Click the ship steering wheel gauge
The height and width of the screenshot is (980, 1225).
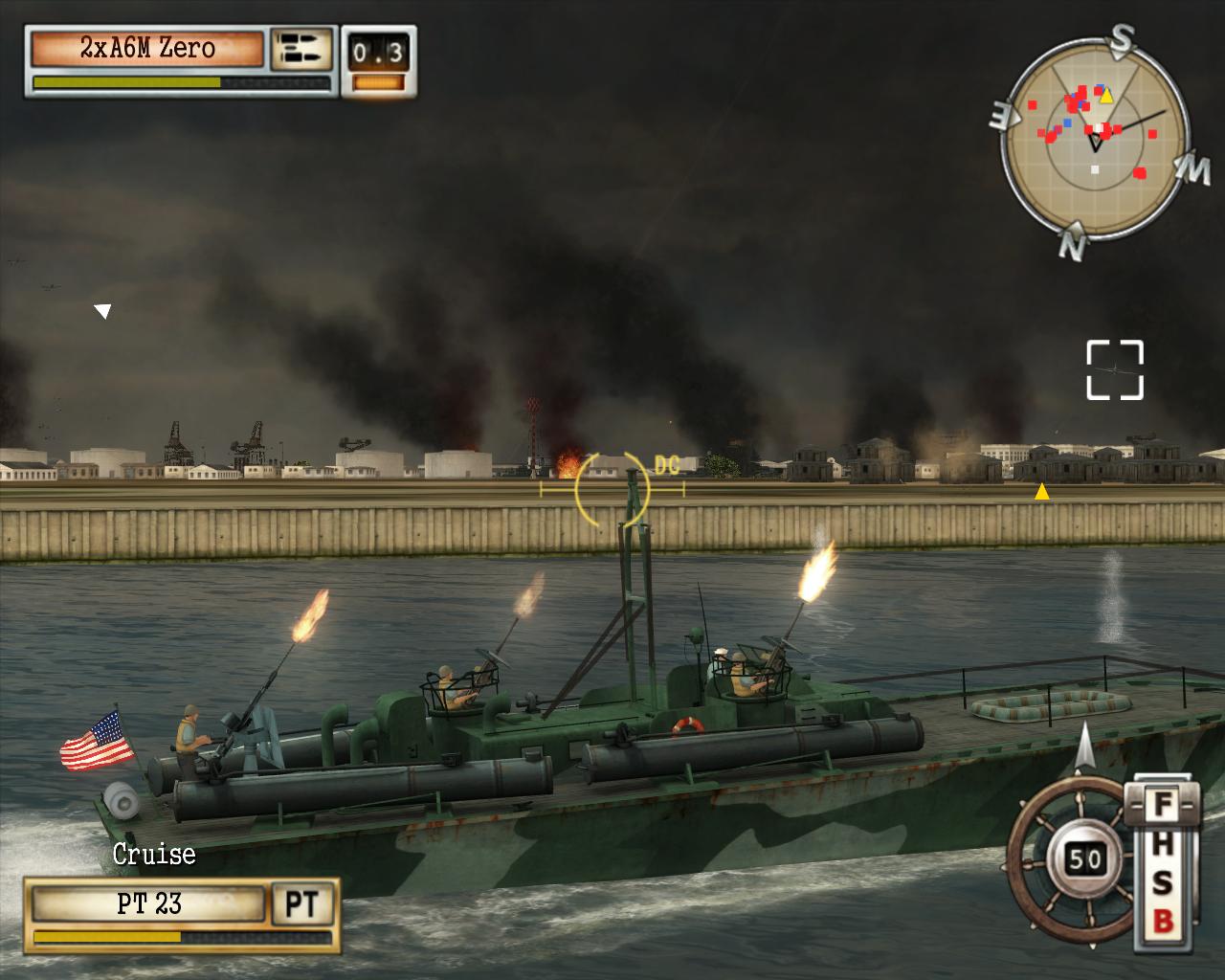coord(1070,858)
